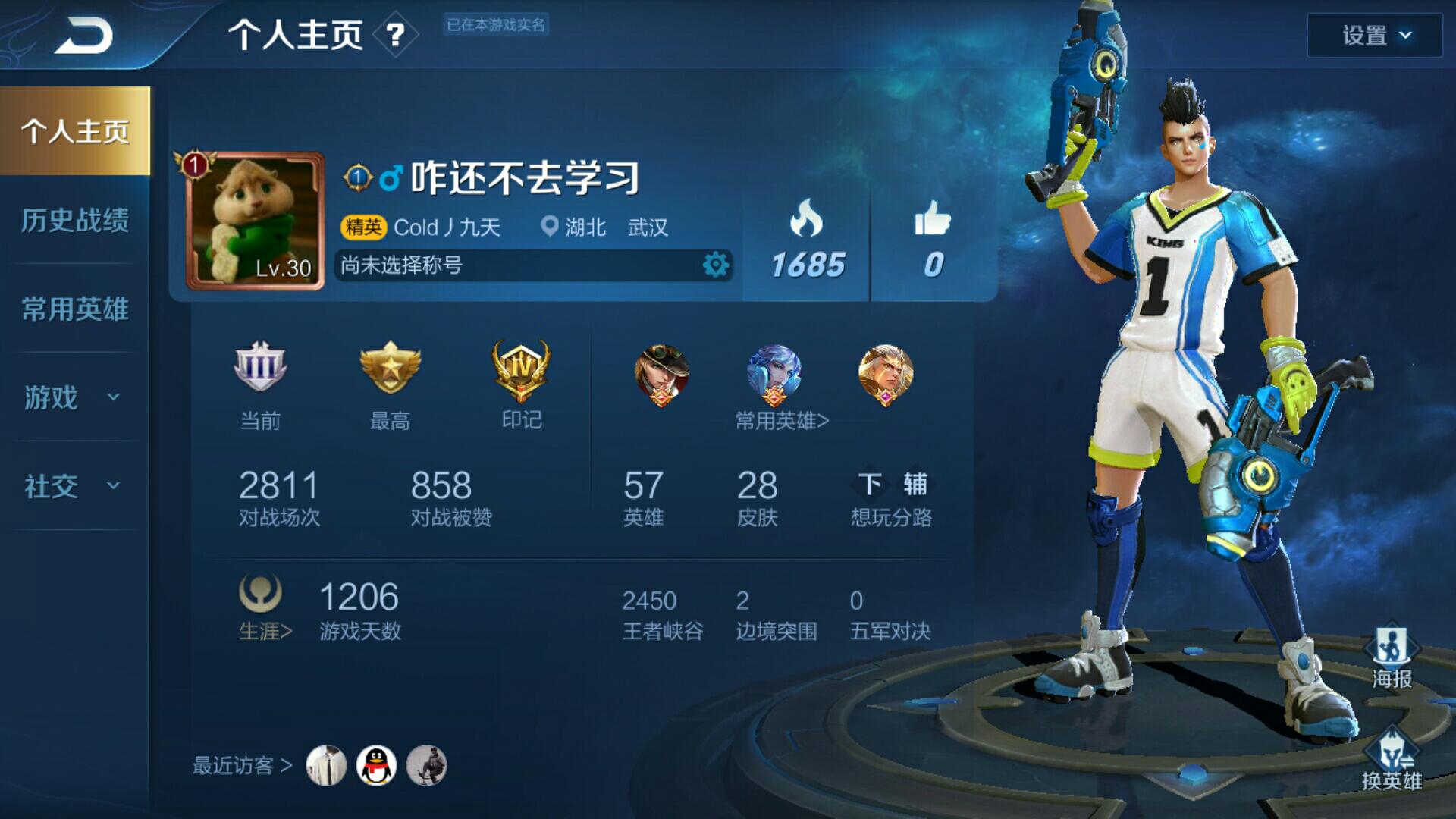Open the 设置 dropdown
This screenshot has height=819, width=1456.
coord(1374,36)
